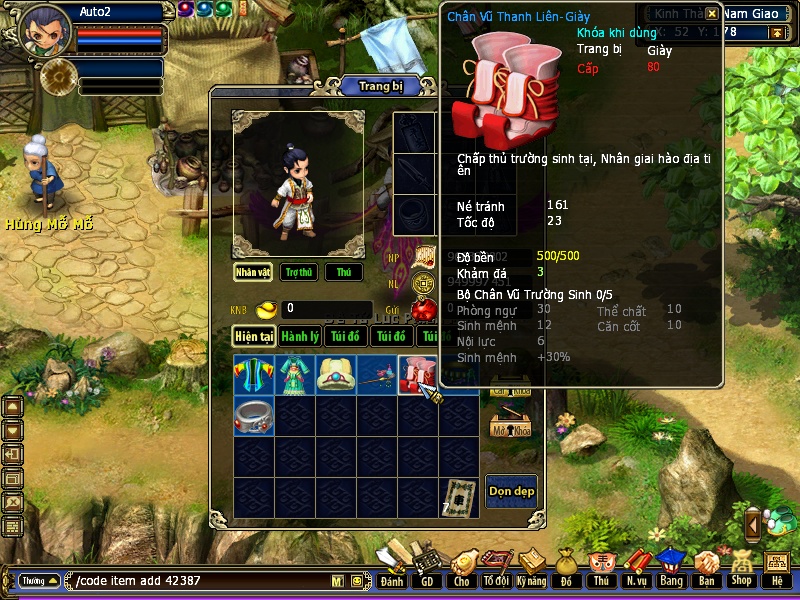Open the Kỹ năng skills menu
The image size is (800, 600).
(532, 567)
